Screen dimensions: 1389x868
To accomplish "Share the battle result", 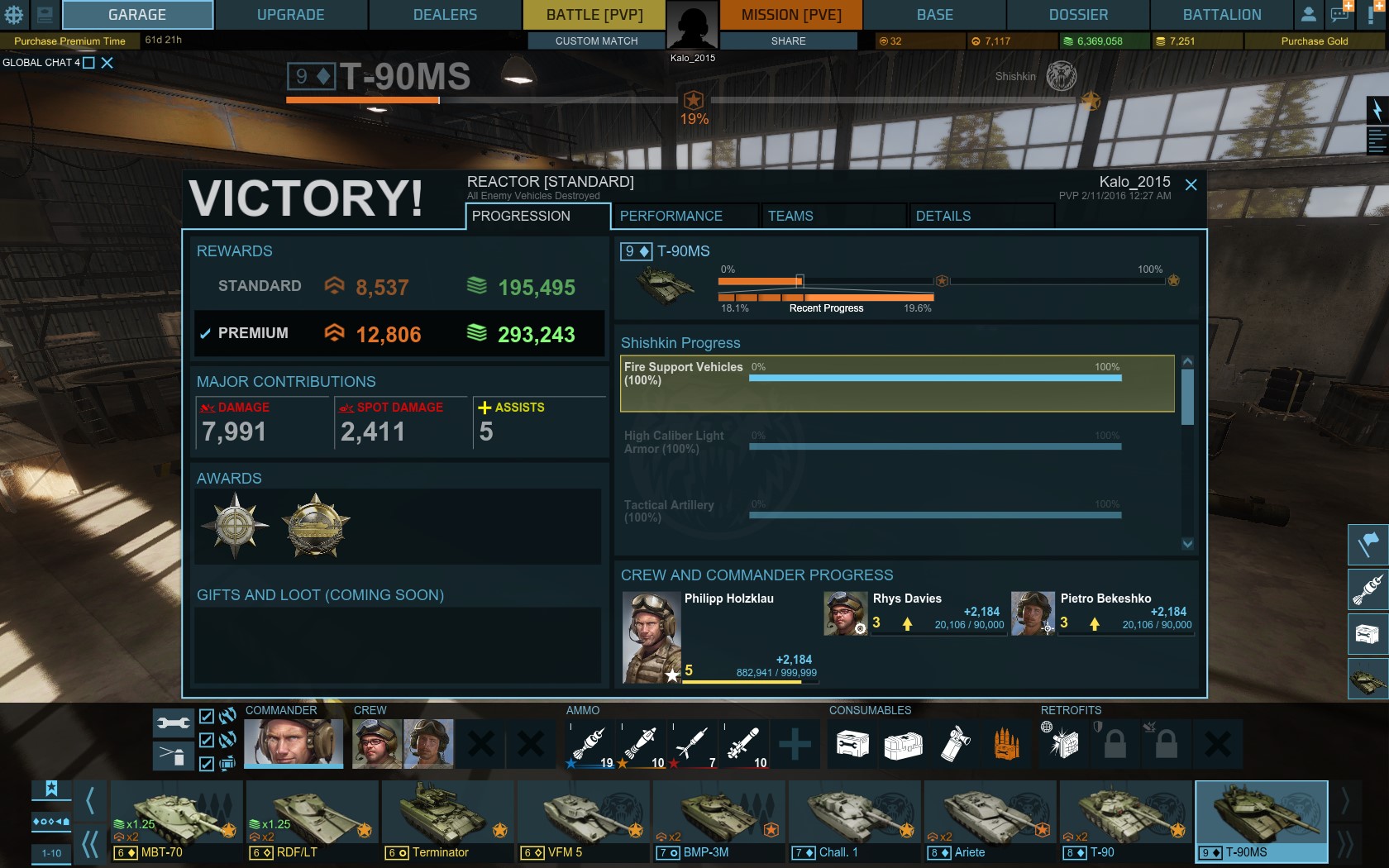I will (788, 41).
